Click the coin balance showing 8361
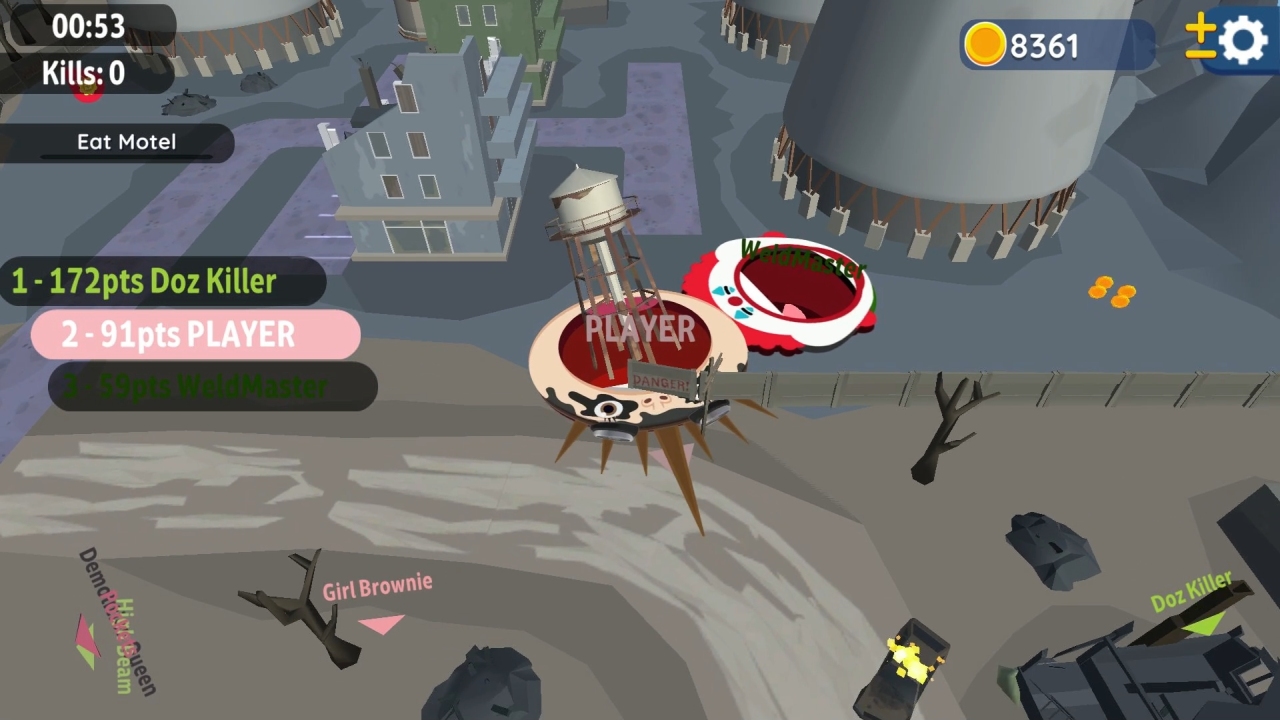The height and width of the screenshot is (720, 1280). (1046, 45)
